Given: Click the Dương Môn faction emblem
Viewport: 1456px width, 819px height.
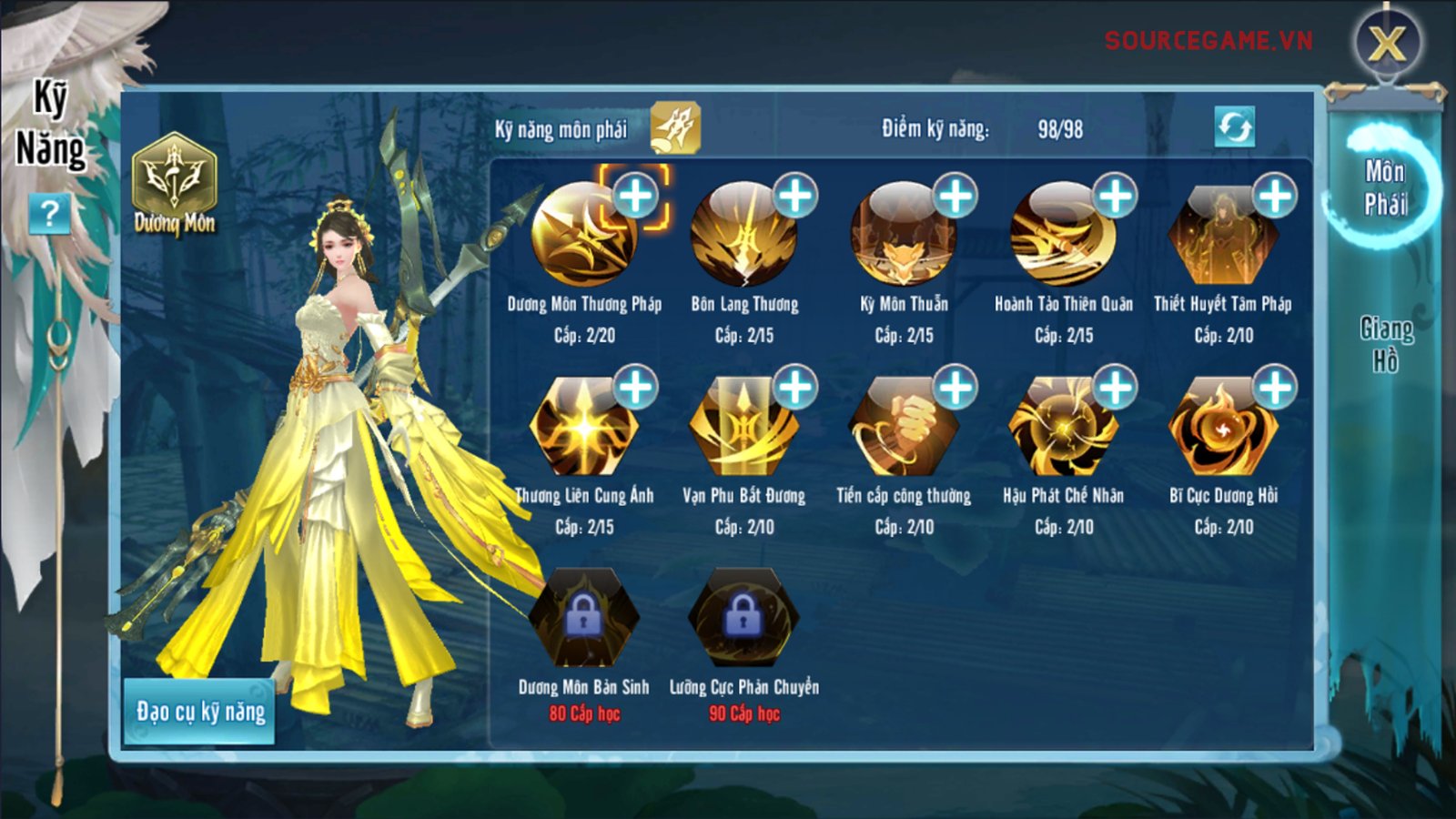Looking at the screenshot, I should (x=174, y=182).
